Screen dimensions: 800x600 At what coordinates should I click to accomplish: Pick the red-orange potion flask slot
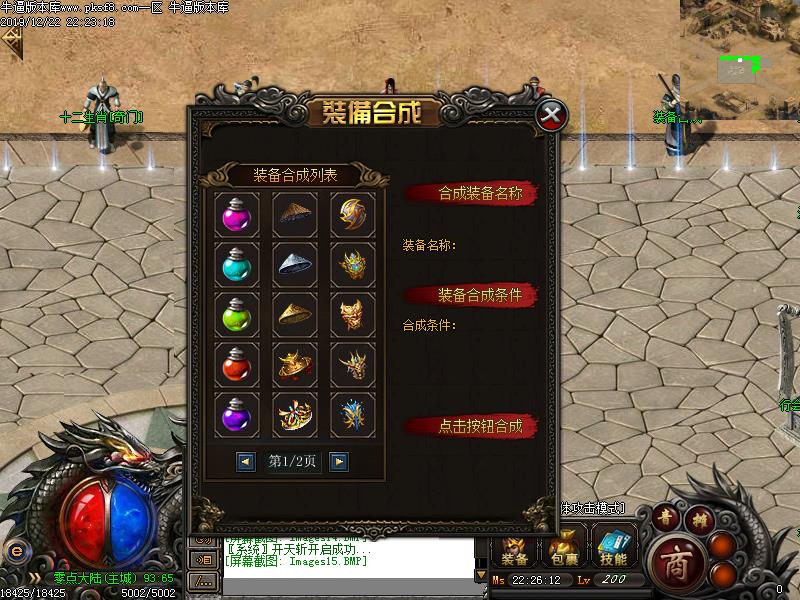237,364
